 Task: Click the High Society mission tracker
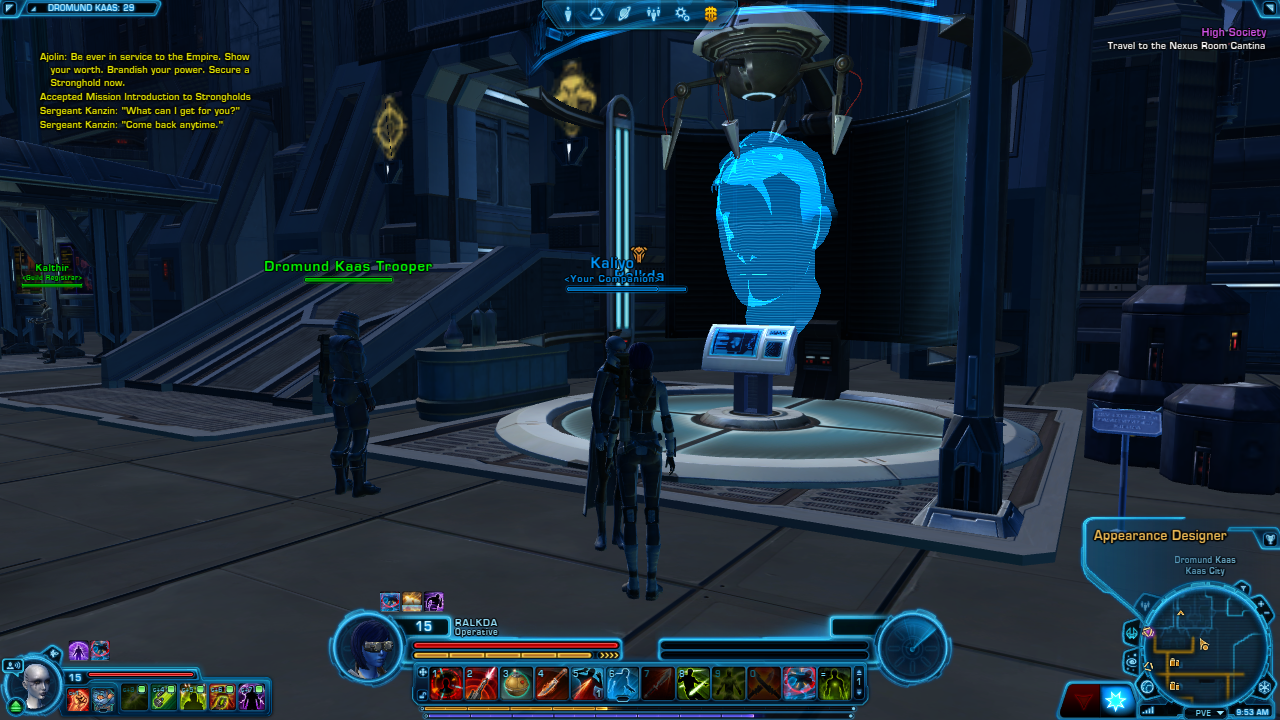coord(1233,33)
